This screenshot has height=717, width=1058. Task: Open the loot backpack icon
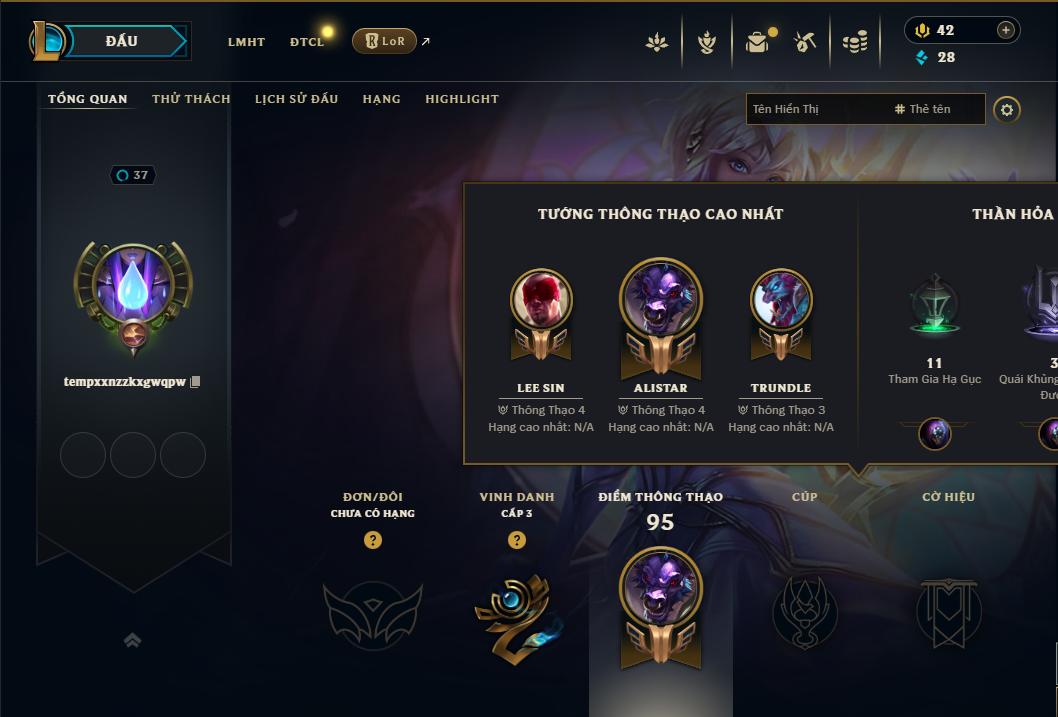pos(757,42)
